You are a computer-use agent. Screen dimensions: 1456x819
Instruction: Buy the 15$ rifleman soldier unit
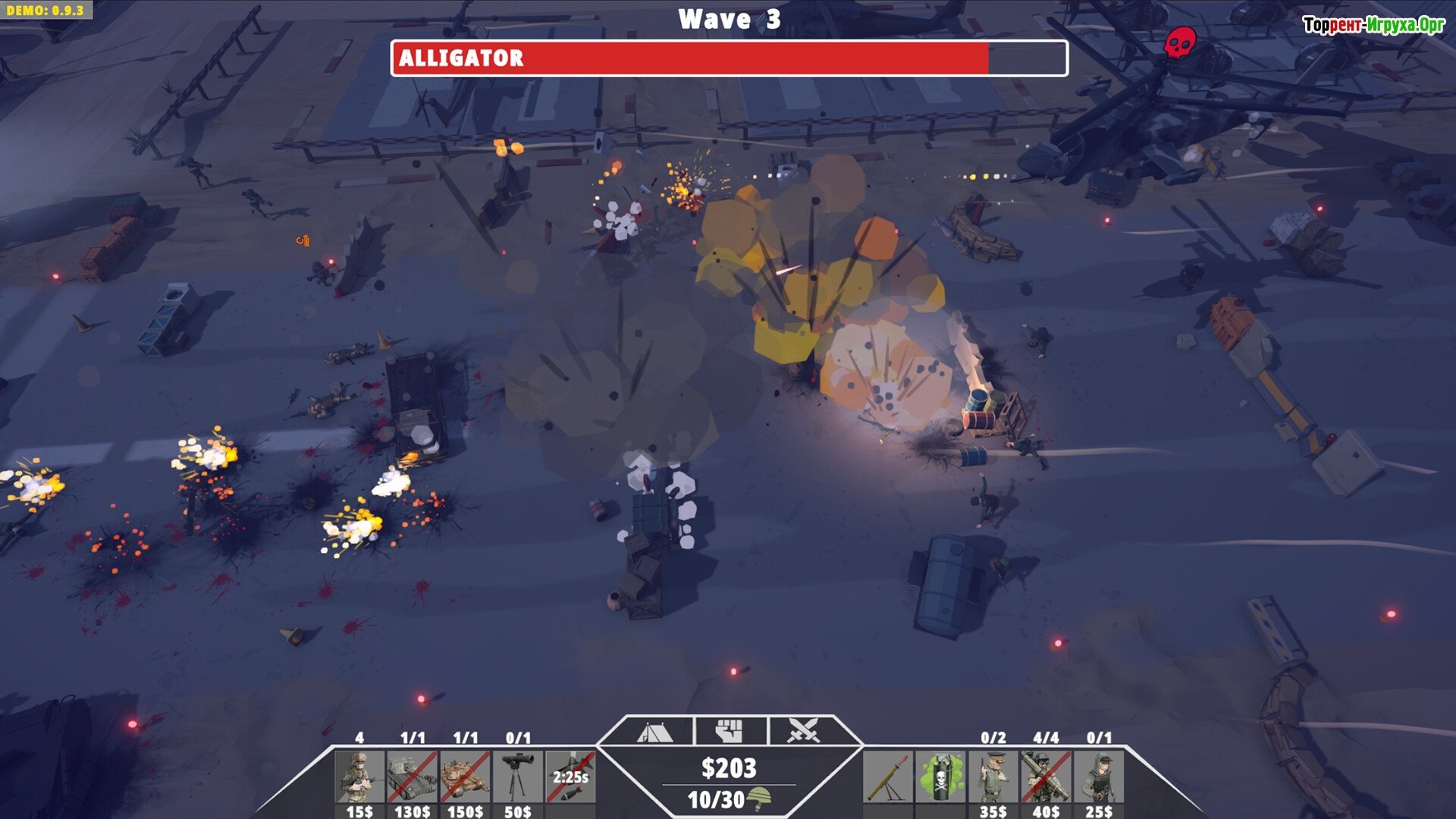[359, 777]
